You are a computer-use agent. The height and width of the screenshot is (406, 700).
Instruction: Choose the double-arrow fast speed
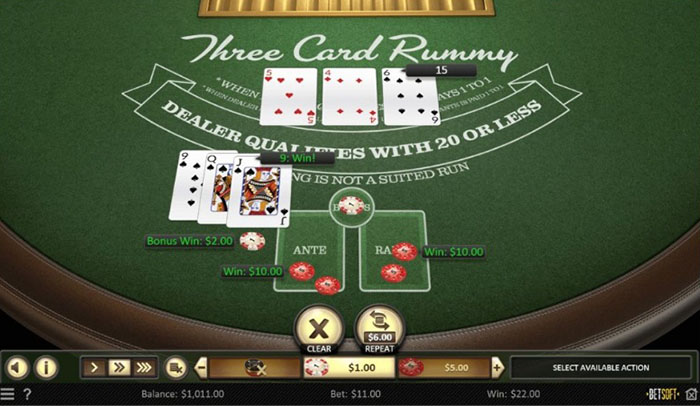(118, 367)
